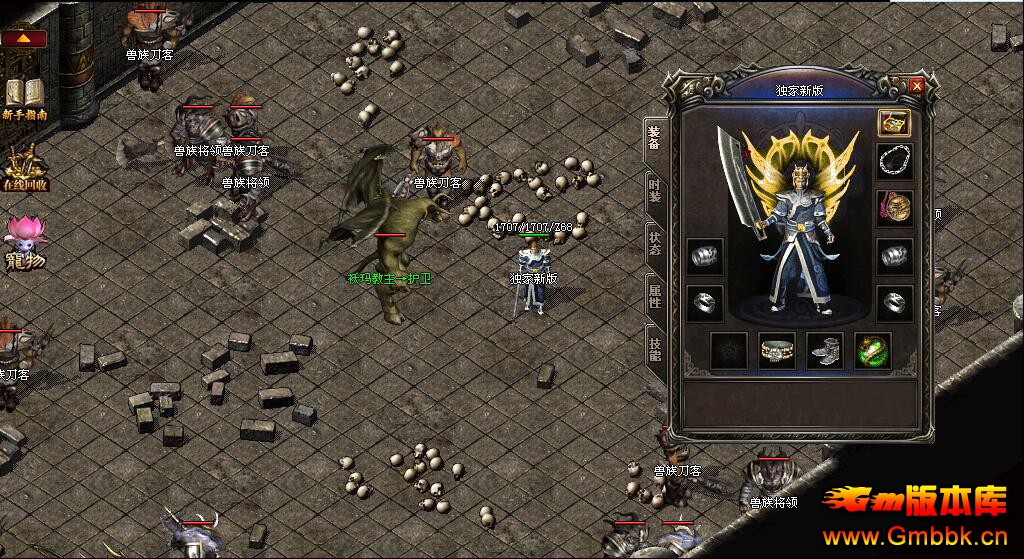
Task: Close the character equipment panel
Action: (x=917, y=86)
